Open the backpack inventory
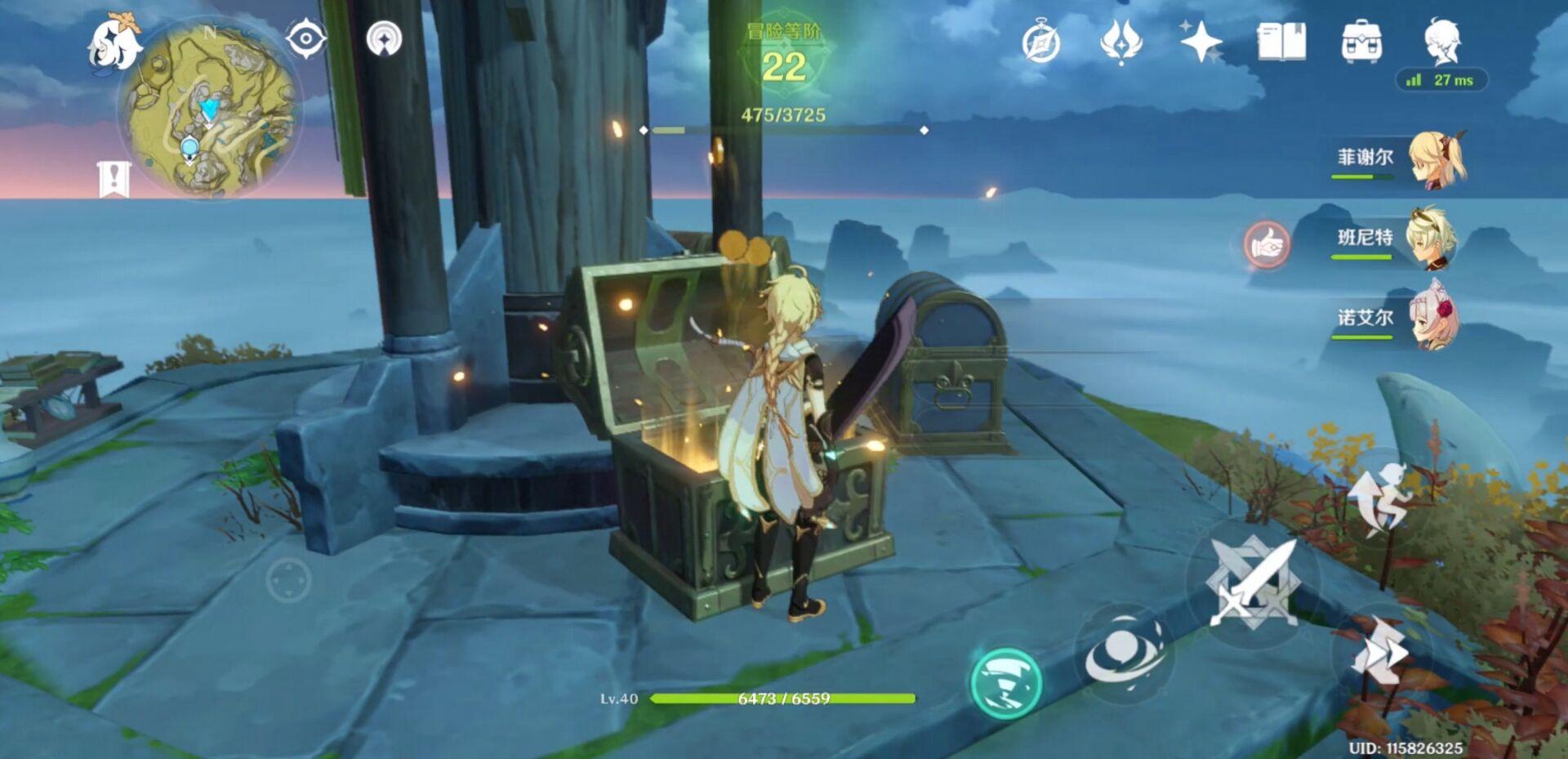This screenshot has width=1568, height=759. [x=1361, y=42]
